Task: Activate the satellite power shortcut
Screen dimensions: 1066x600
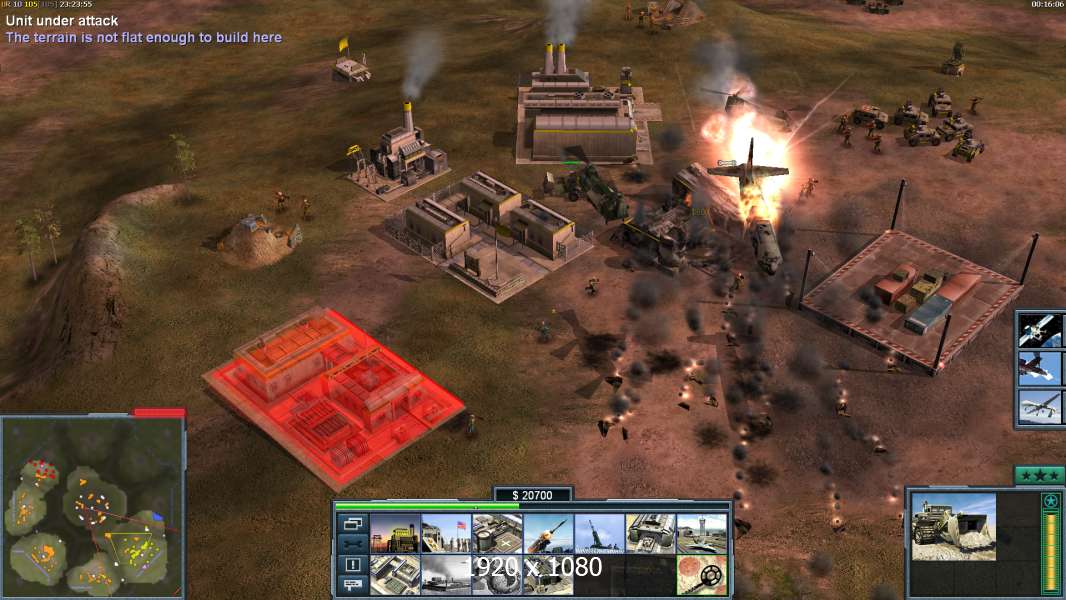Action: click(1040, 330)
